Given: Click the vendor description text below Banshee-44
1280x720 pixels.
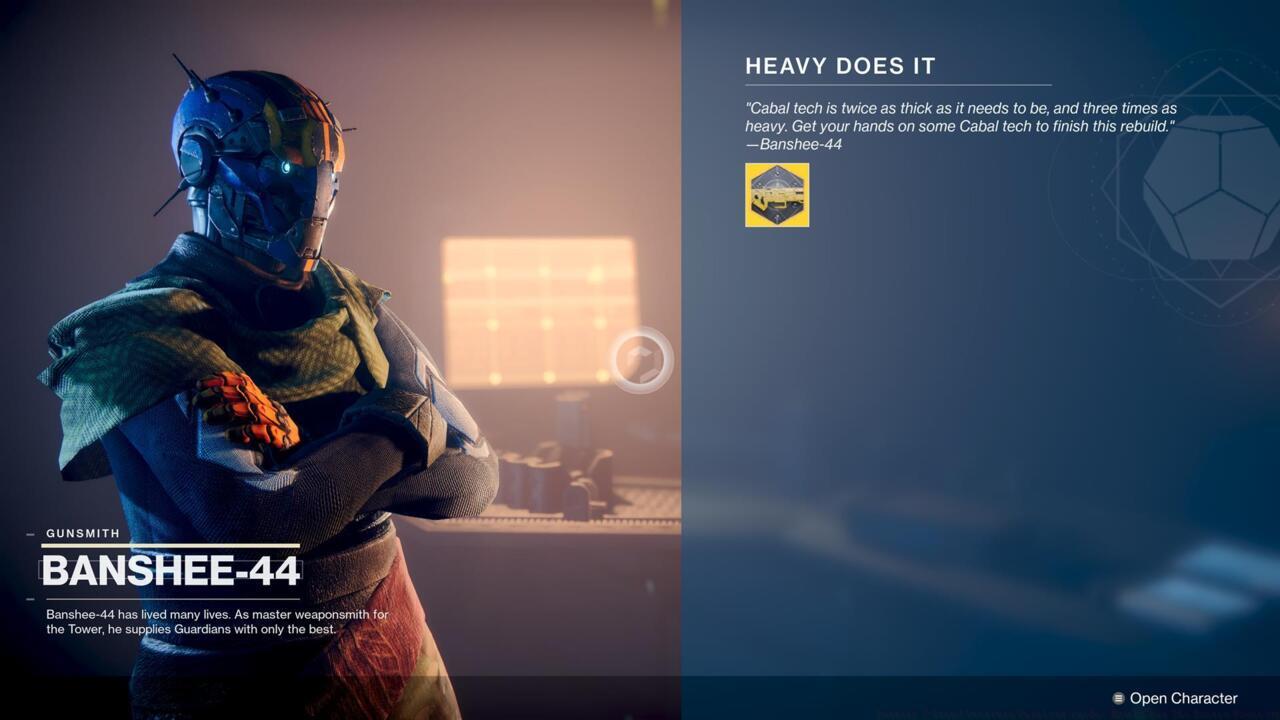Looking at the screenshot, I should pos(215,622).
